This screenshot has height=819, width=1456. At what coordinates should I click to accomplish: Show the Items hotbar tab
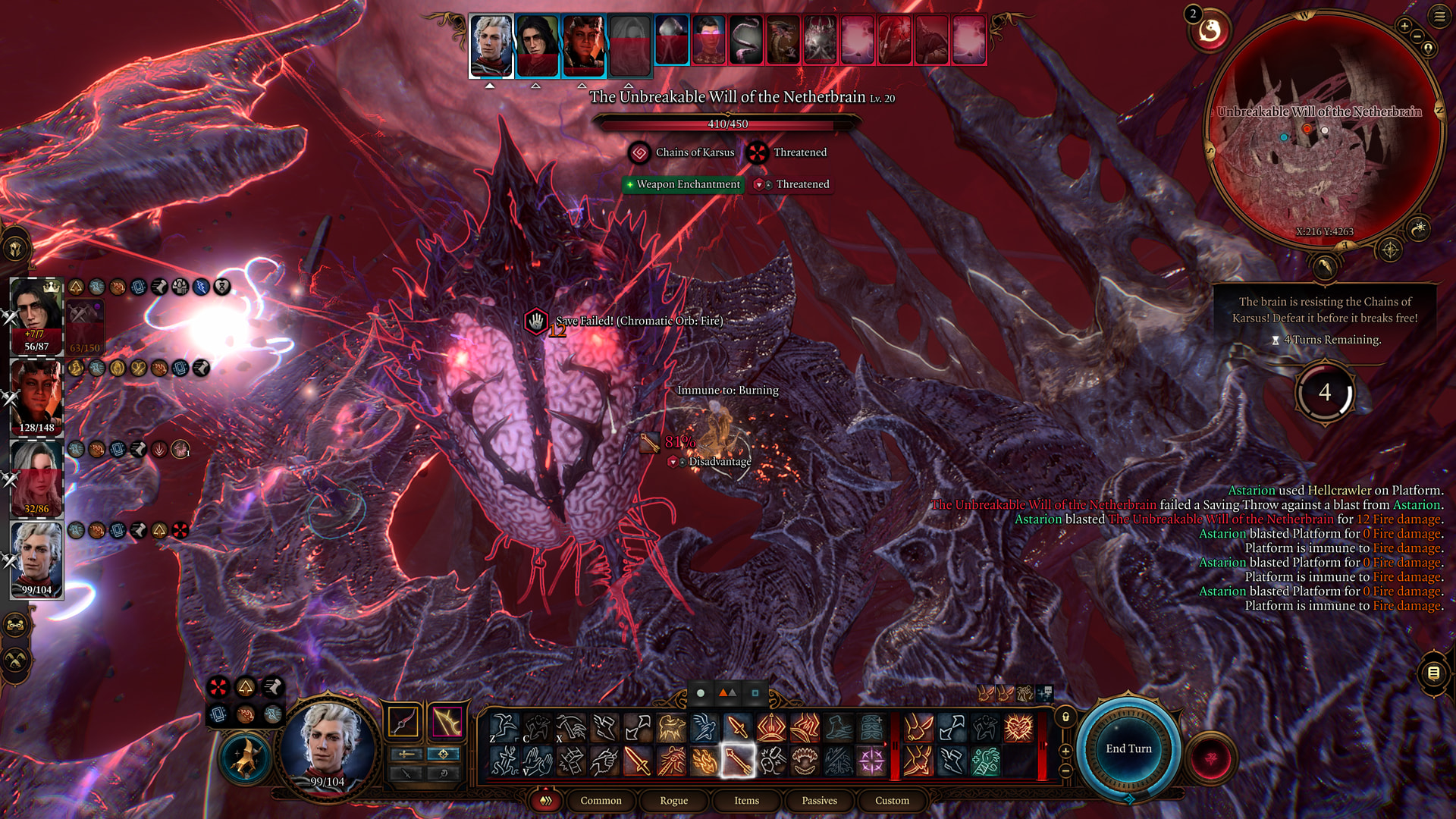pos(746,801)
